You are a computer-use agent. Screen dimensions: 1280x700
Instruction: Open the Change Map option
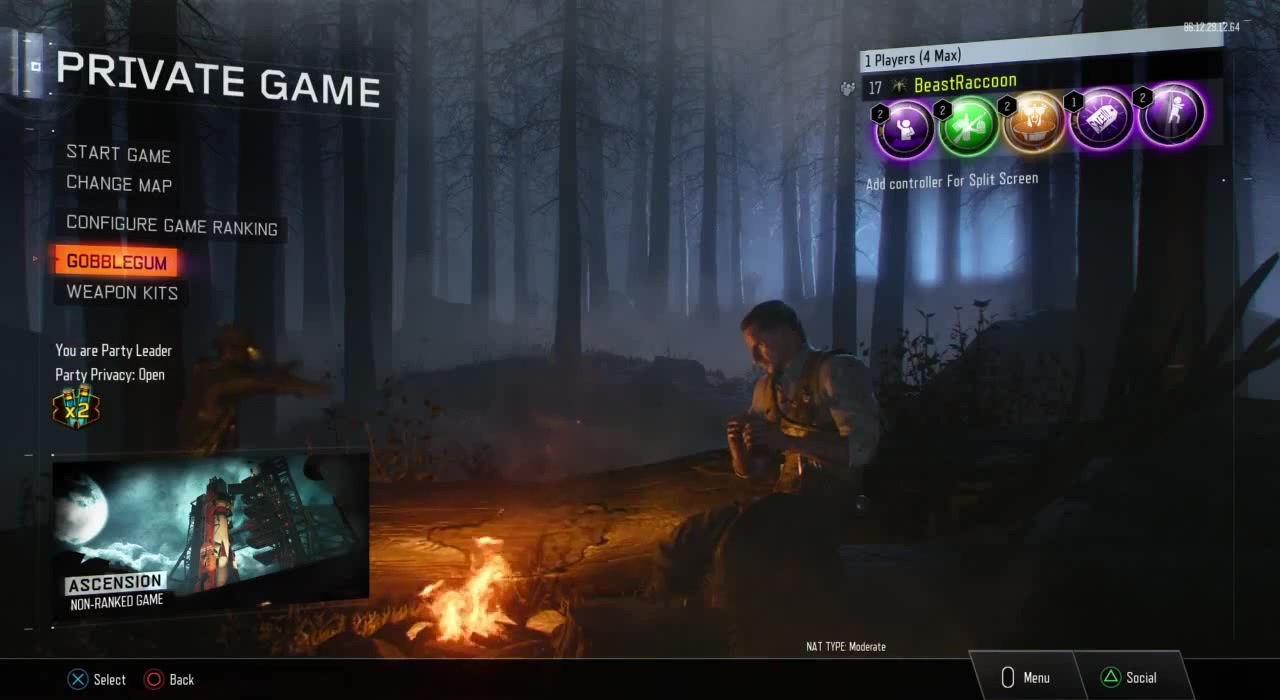click(119, 184)
